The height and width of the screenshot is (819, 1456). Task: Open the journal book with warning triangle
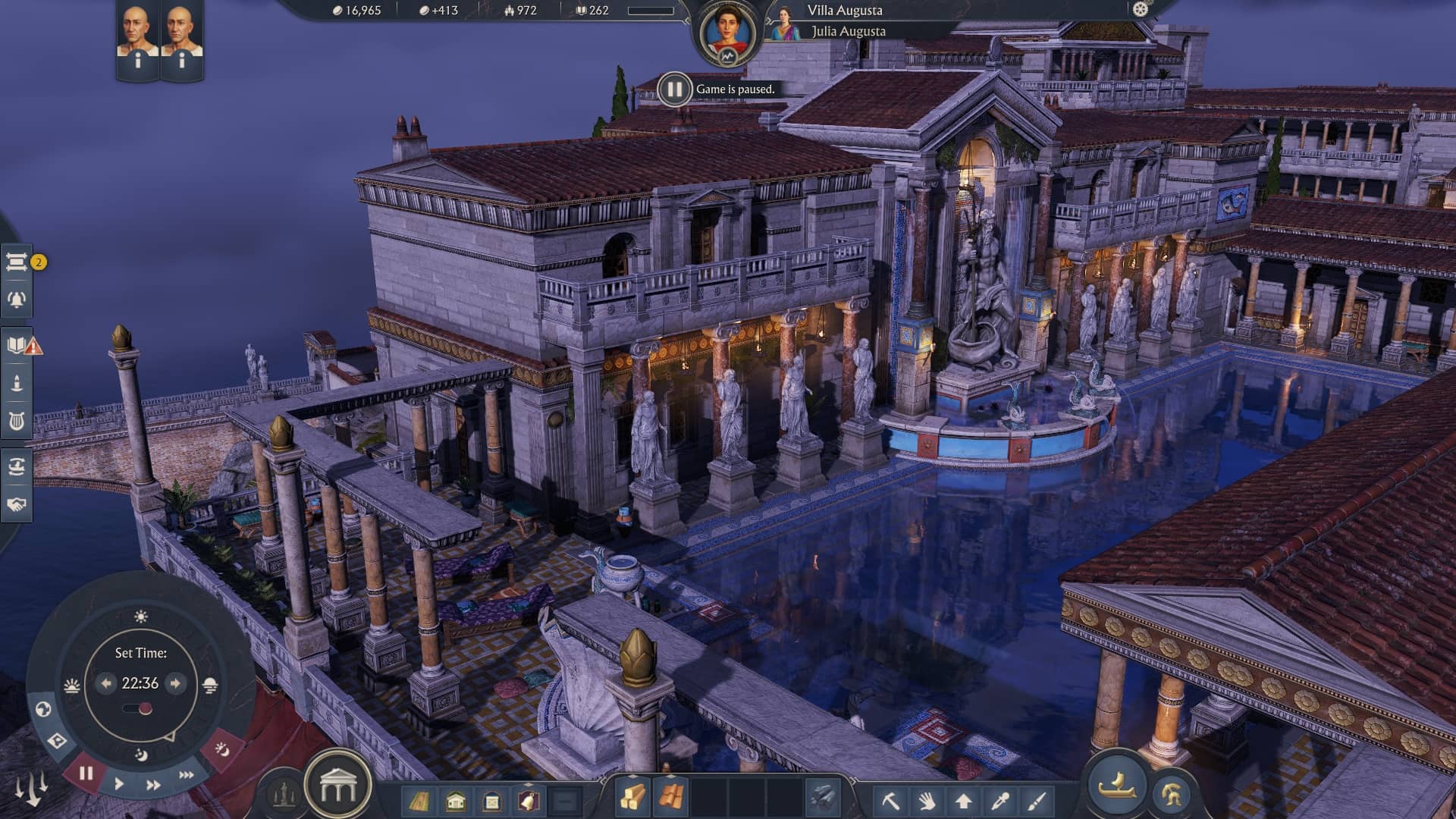tap(15, 344)
